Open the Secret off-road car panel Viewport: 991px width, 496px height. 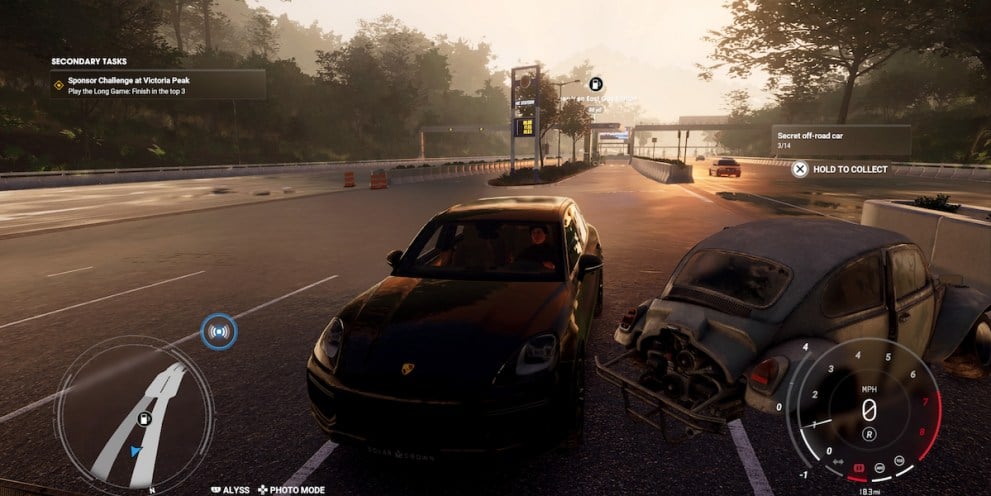(x=840, y=140)
